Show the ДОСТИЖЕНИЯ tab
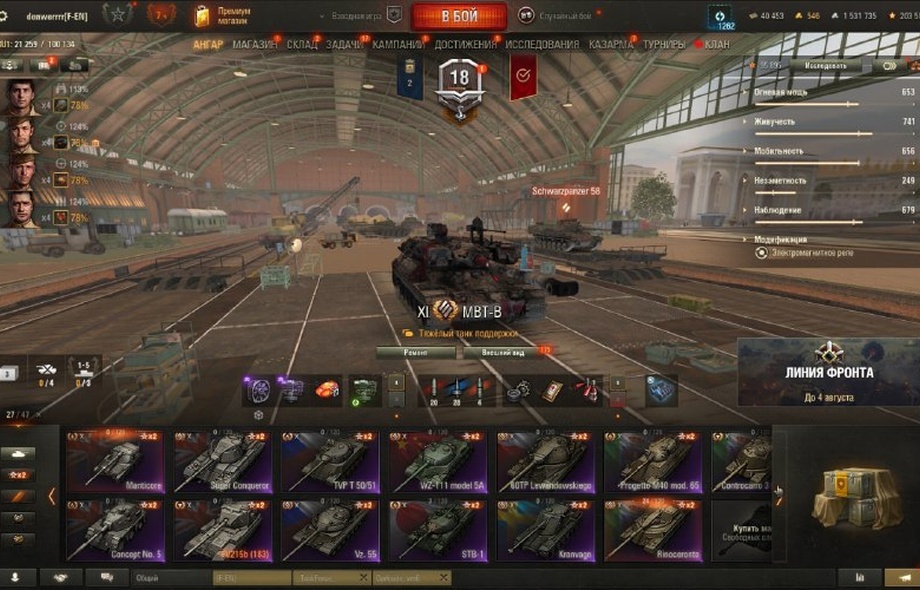920x590 pixels. (x=465, y=45)
